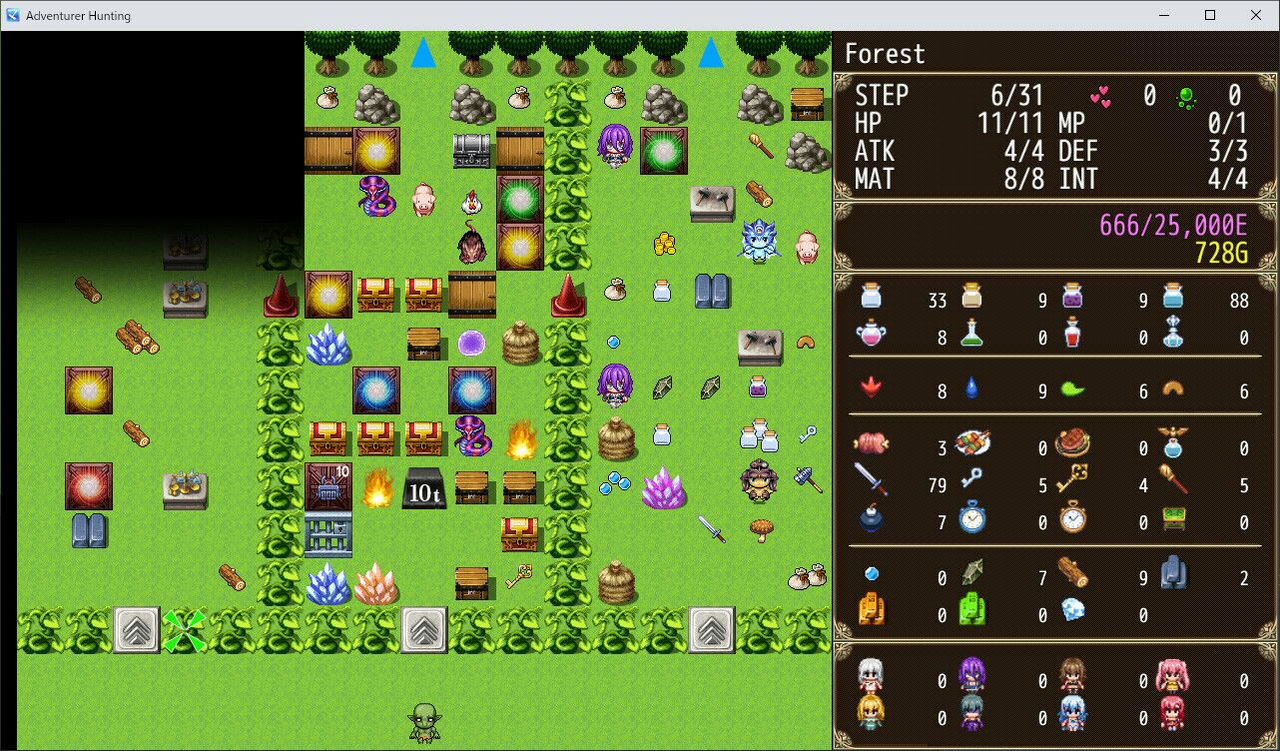Screen dimensions: 1280x751
Task: Click the bomb icon with quantity 7
Action: [x=873, y=522]
